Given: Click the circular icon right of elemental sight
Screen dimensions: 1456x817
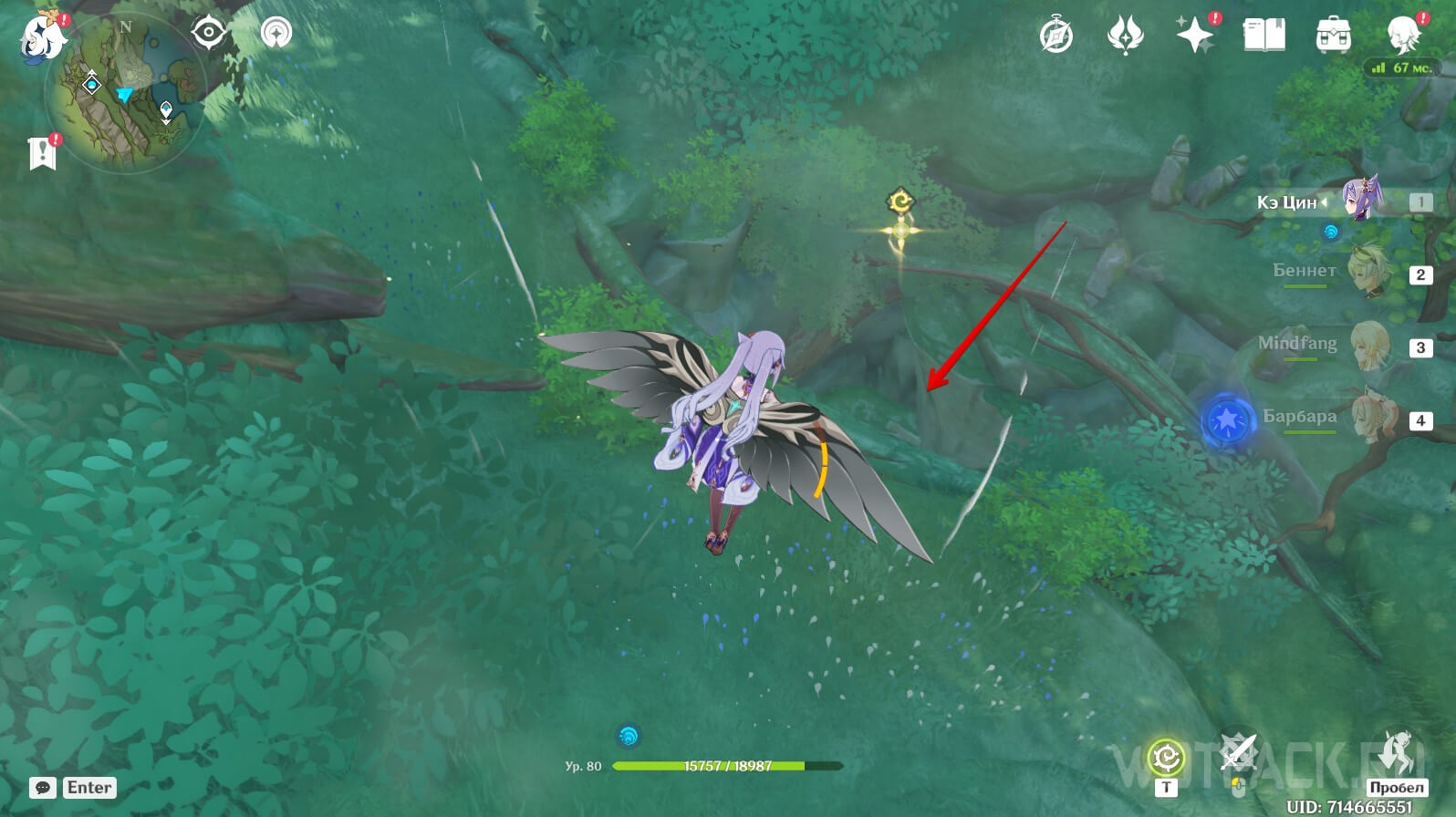Looking at the screenshot, I should pyautogui.click(x=276, y=33).
